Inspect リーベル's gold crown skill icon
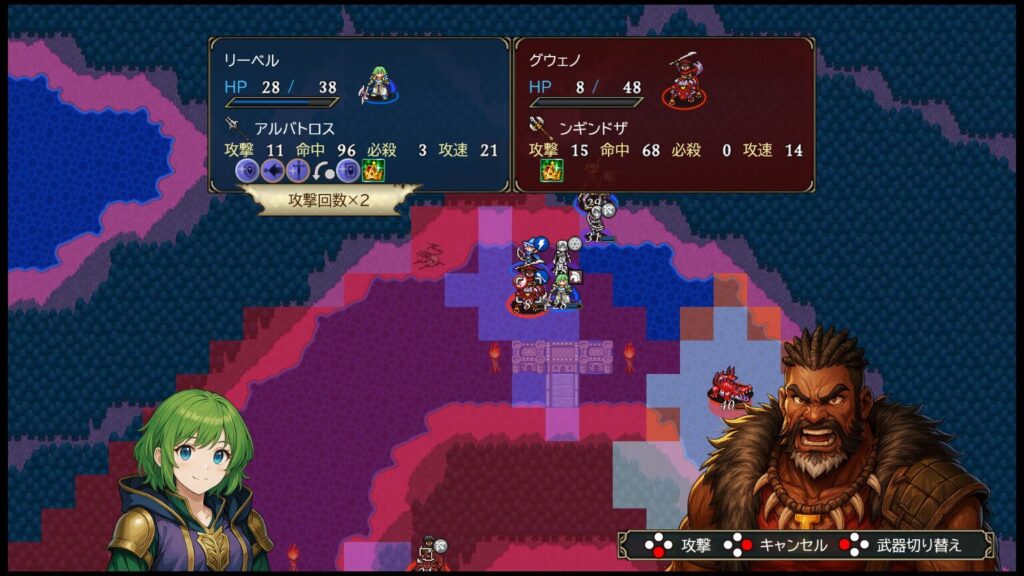 (373, 171)
